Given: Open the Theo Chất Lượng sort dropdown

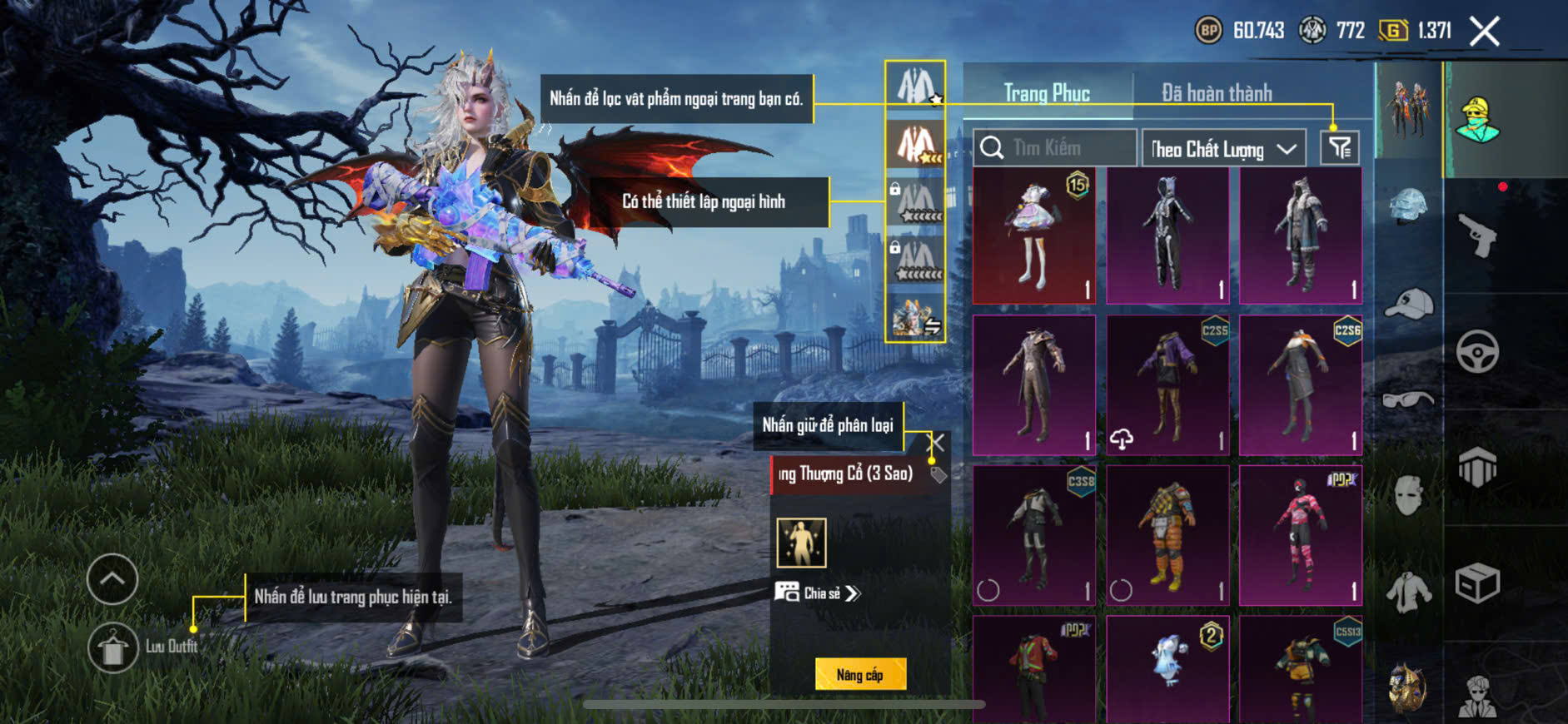Looking at the screenshot, I should pos(1222,149).
